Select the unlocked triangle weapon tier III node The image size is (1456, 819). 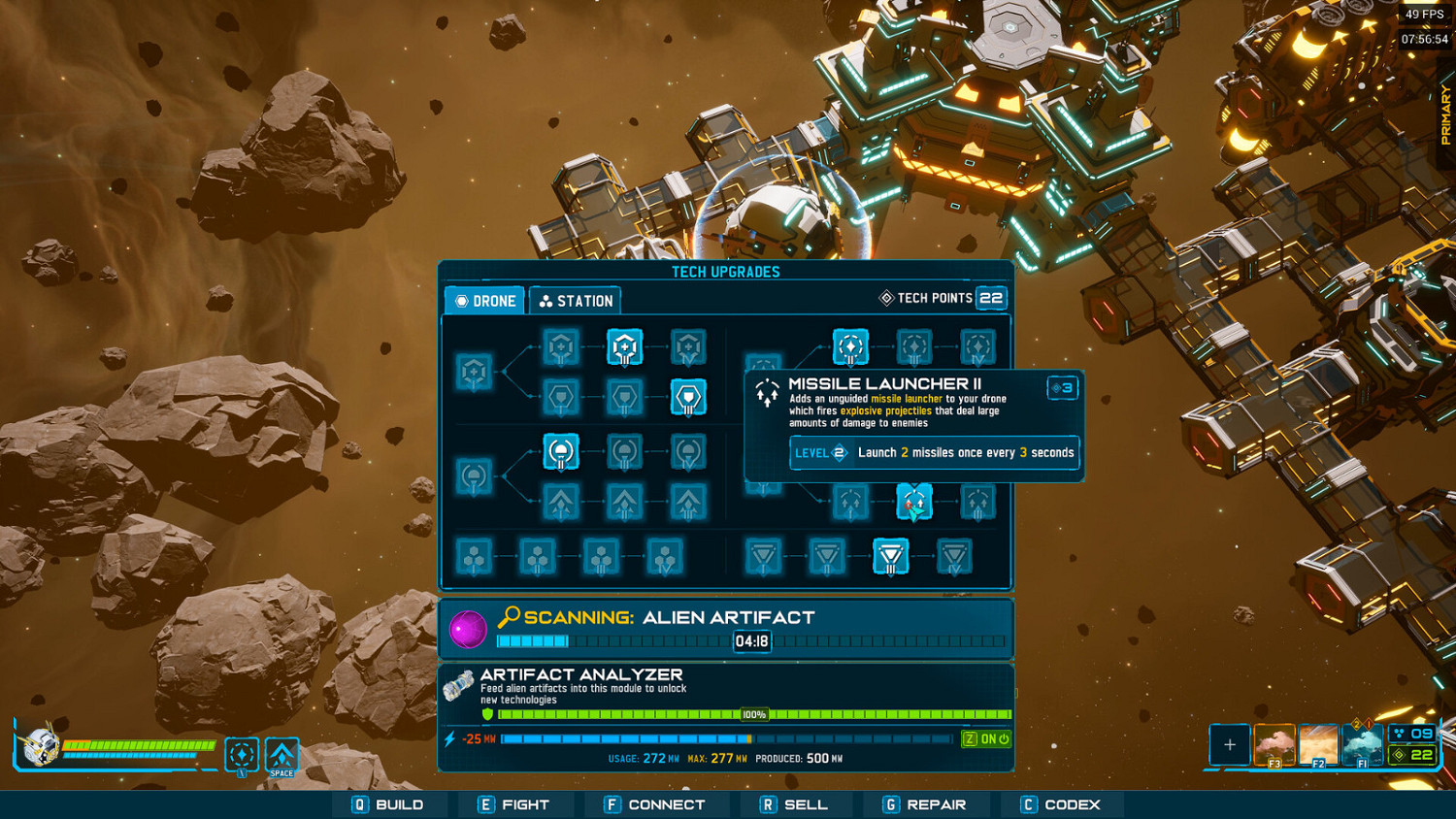(890, 557)
